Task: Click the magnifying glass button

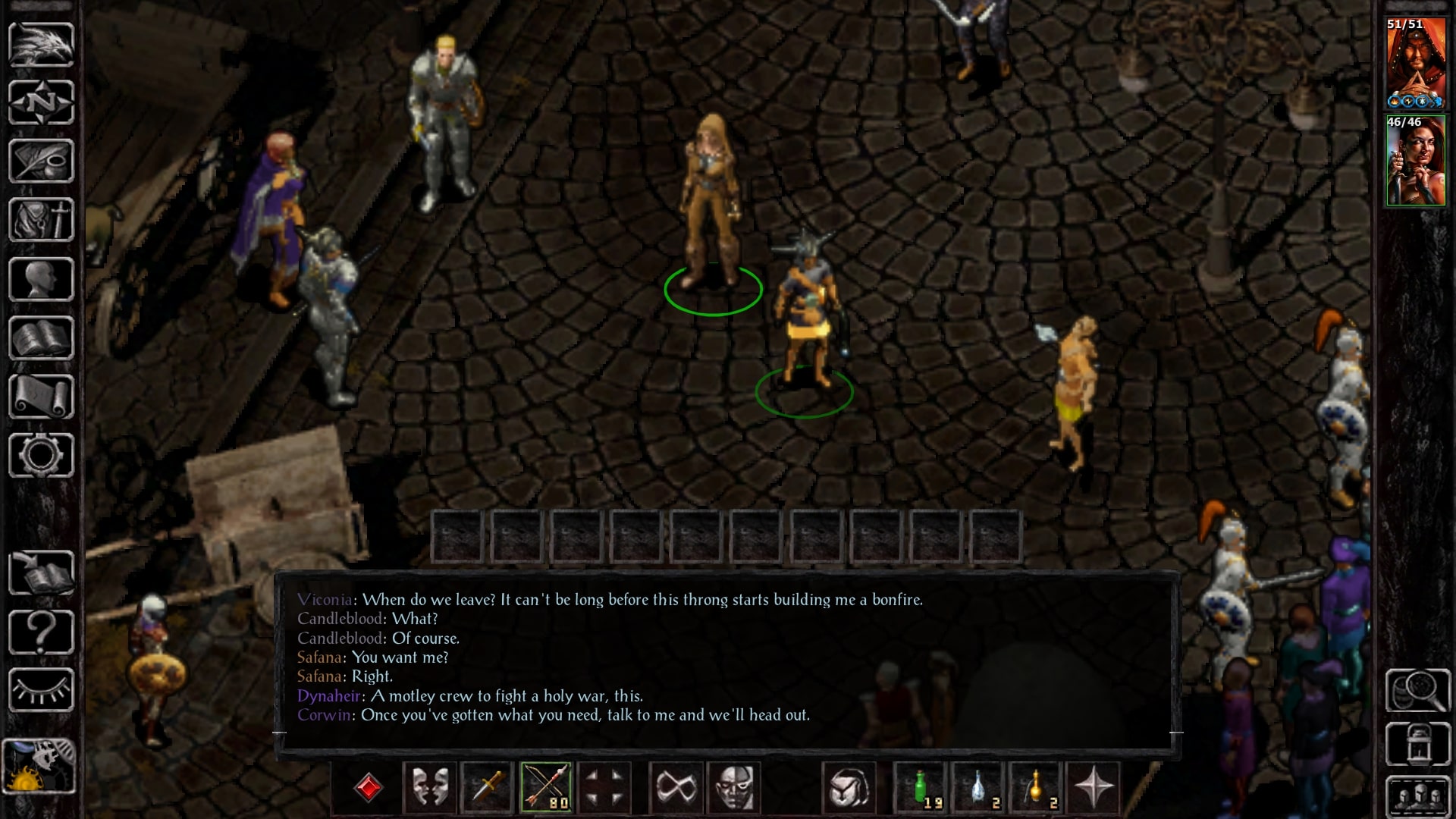Action: click(1417, 690)
